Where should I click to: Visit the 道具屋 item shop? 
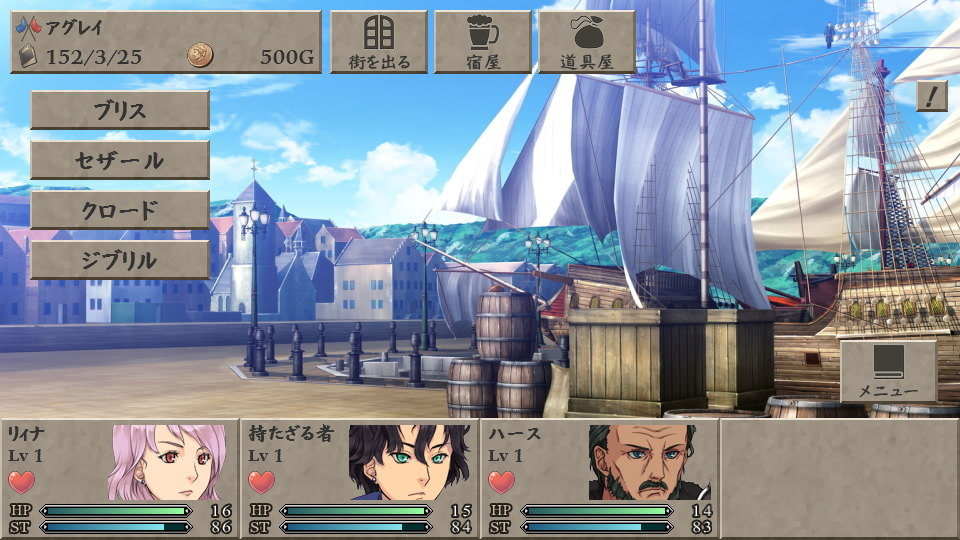tap(586, 42)
